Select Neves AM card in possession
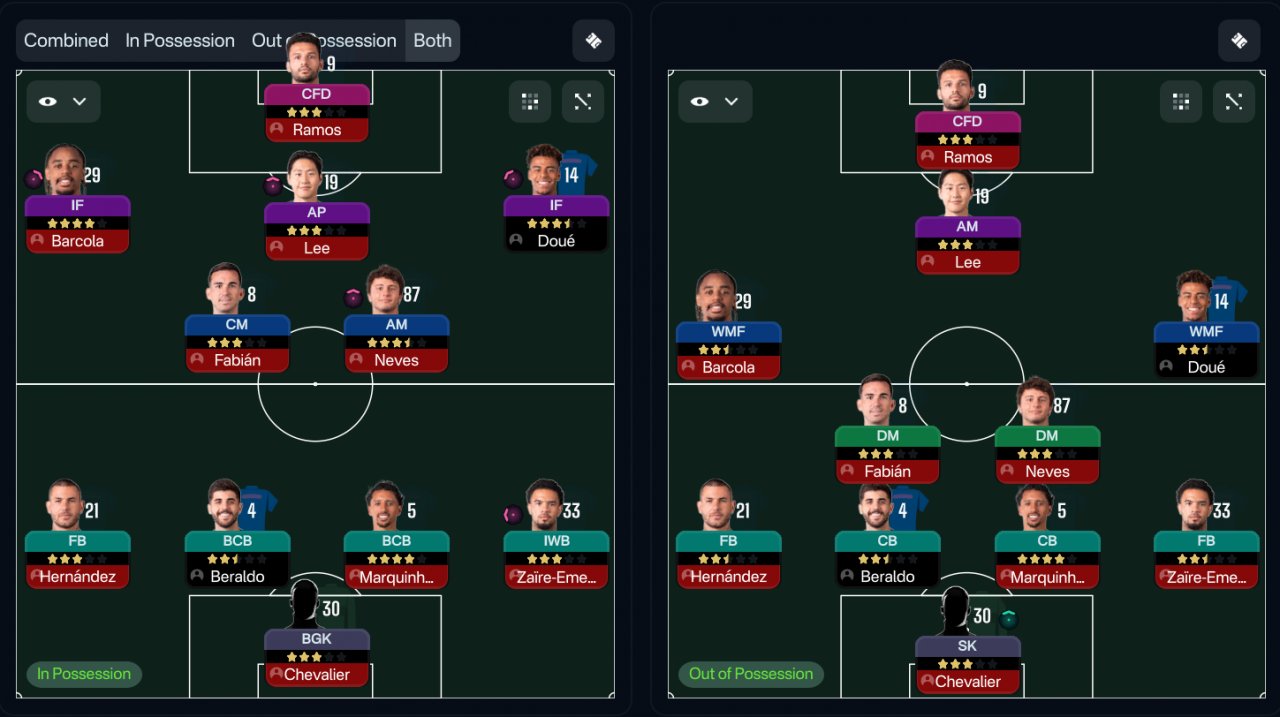This screenshot has width=1280, height=717. coord(396,343)
